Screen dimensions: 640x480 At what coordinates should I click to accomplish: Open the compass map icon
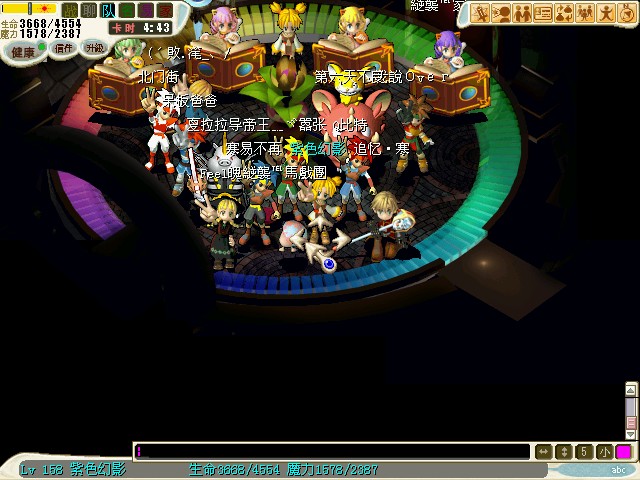(x=627, y=13)
